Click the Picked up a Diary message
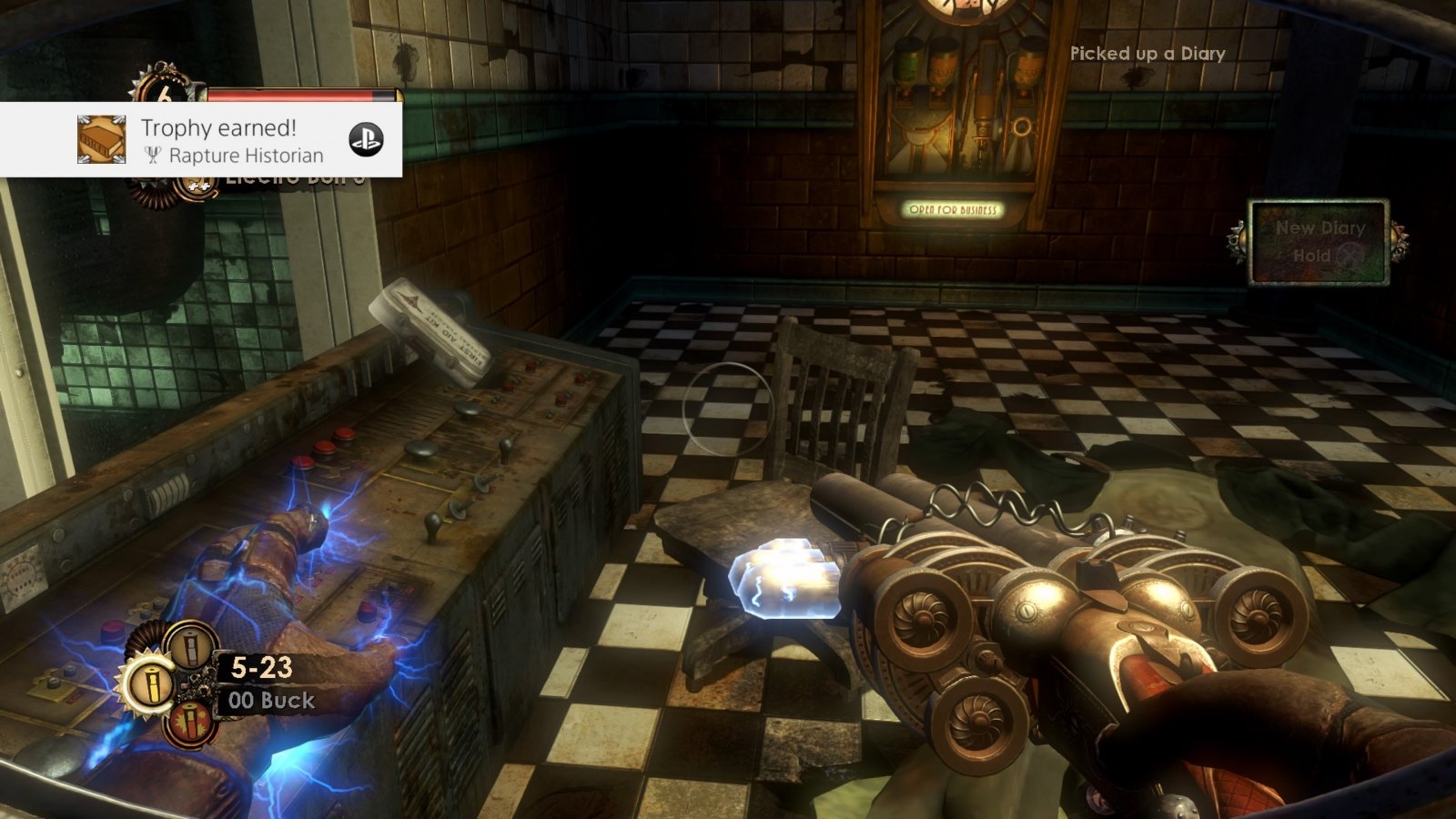The width and height of the screenshot is (1456, 819). [1149, 54]
